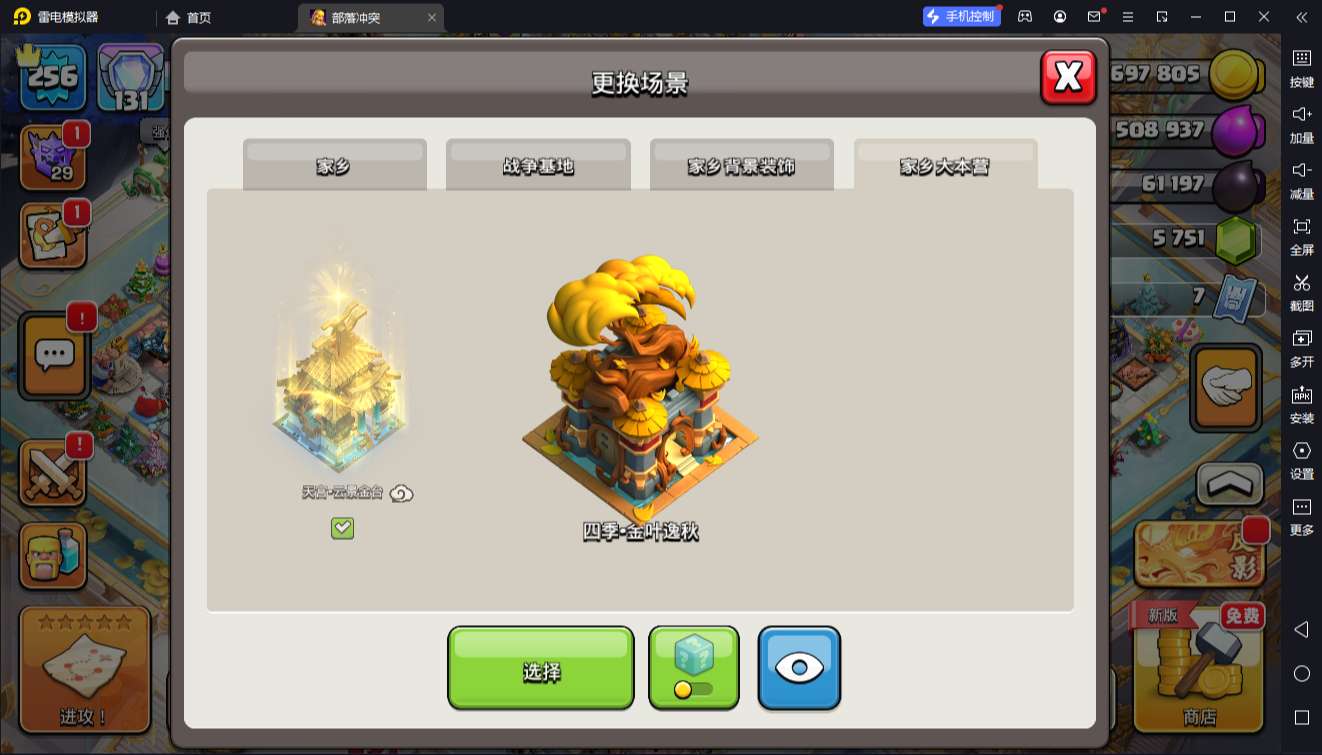Preview the skin with the eye button
This screenshot has height=755, width=1322.
pos(799,668)
